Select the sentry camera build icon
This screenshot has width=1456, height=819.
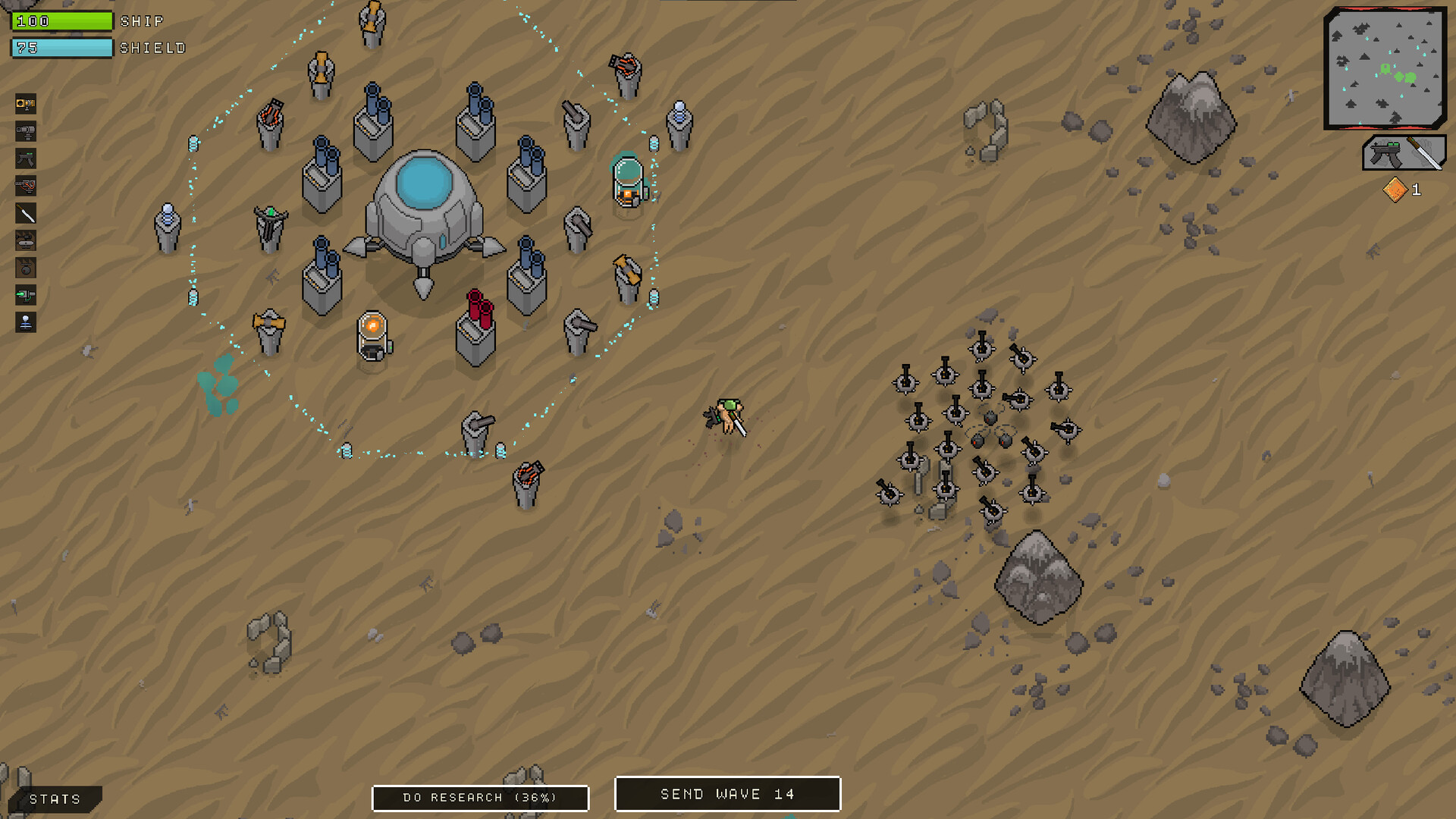25,104
